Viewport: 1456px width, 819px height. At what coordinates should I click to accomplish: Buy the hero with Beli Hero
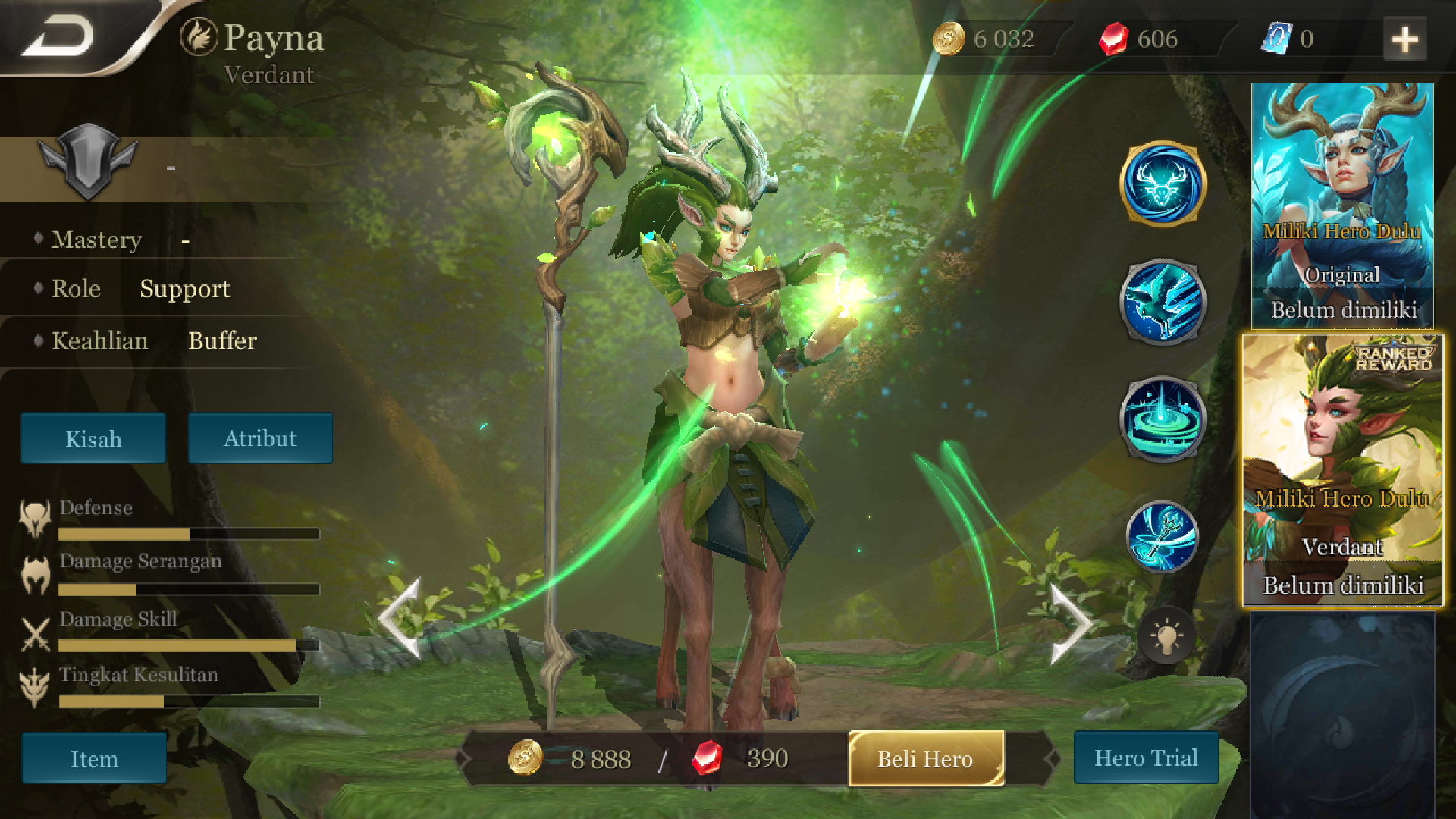pyautogui.click(x=926, y=758)
